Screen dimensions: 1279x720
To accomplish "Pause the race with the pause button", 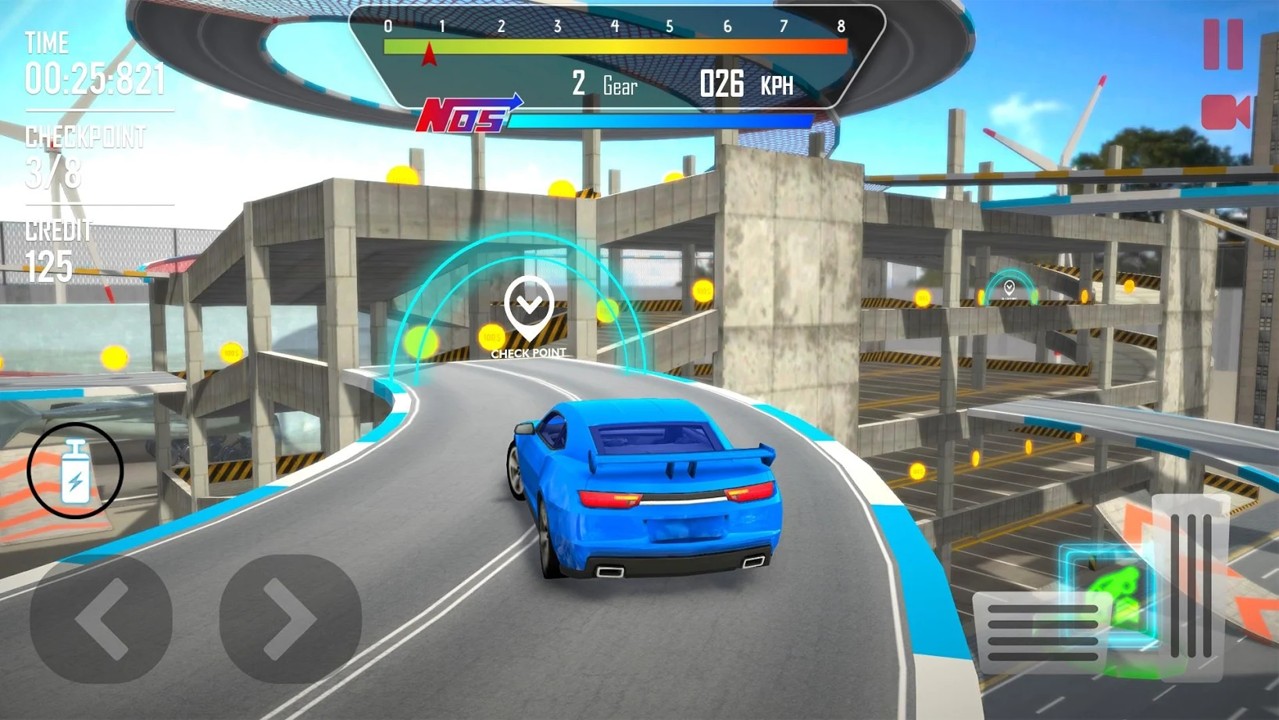I will [x=1222, y=45].
